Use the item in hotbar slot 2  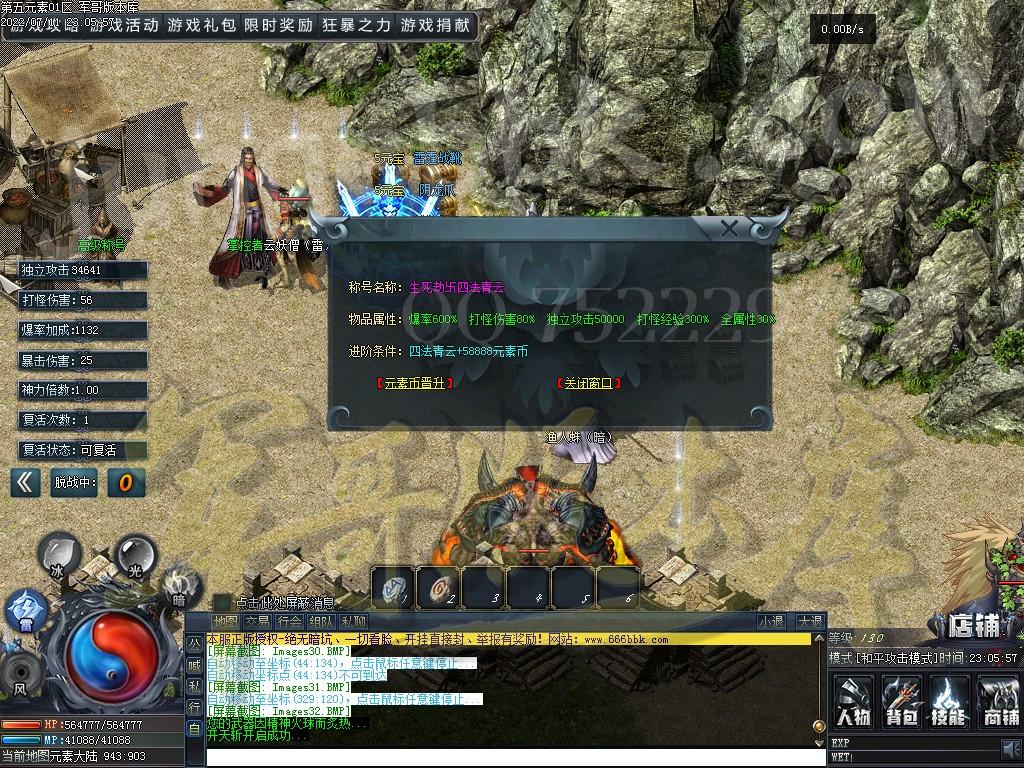point(439,589)
